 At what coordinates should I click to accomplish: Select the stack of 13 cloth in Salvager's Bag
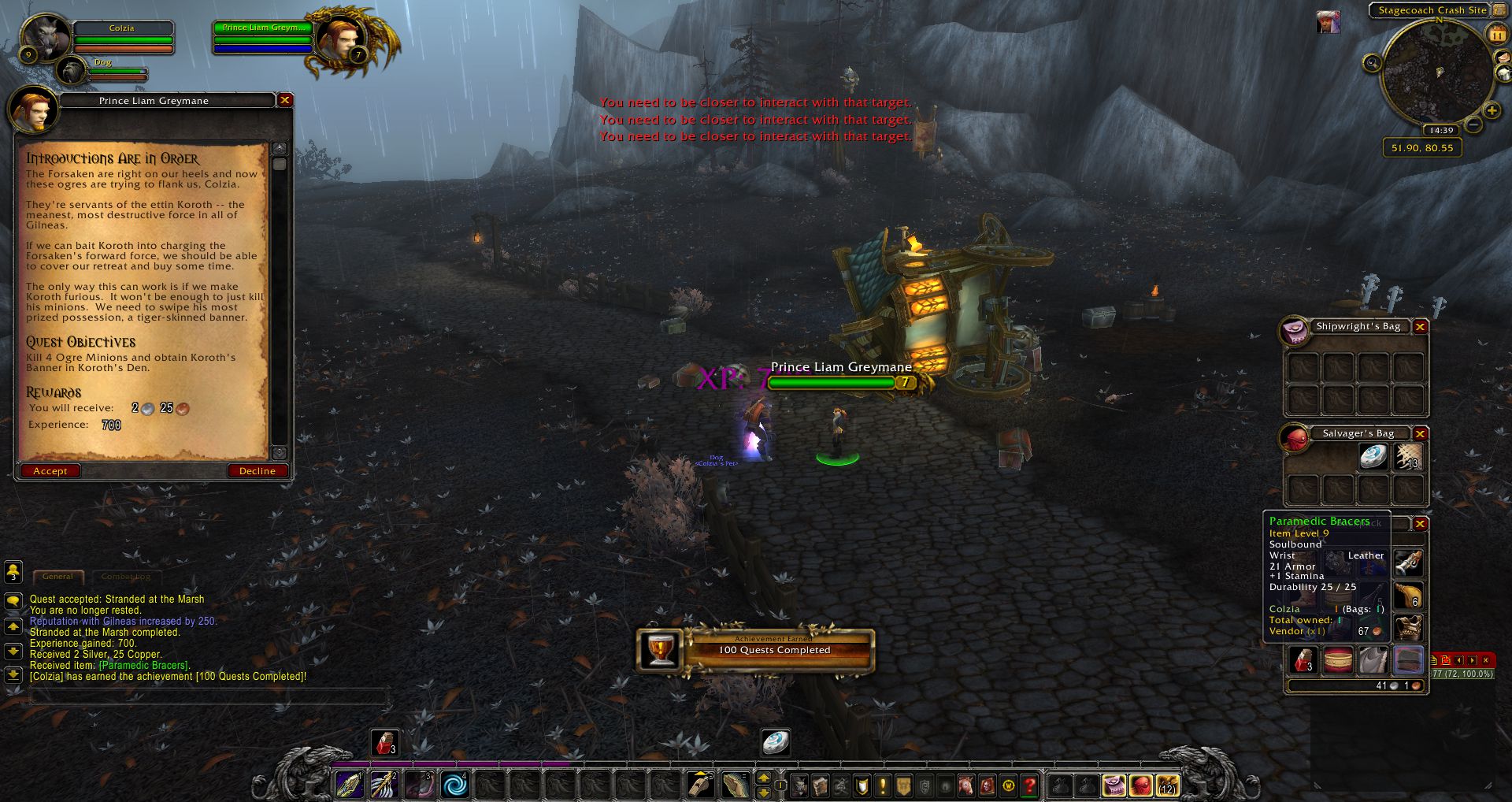(1408, 457)
